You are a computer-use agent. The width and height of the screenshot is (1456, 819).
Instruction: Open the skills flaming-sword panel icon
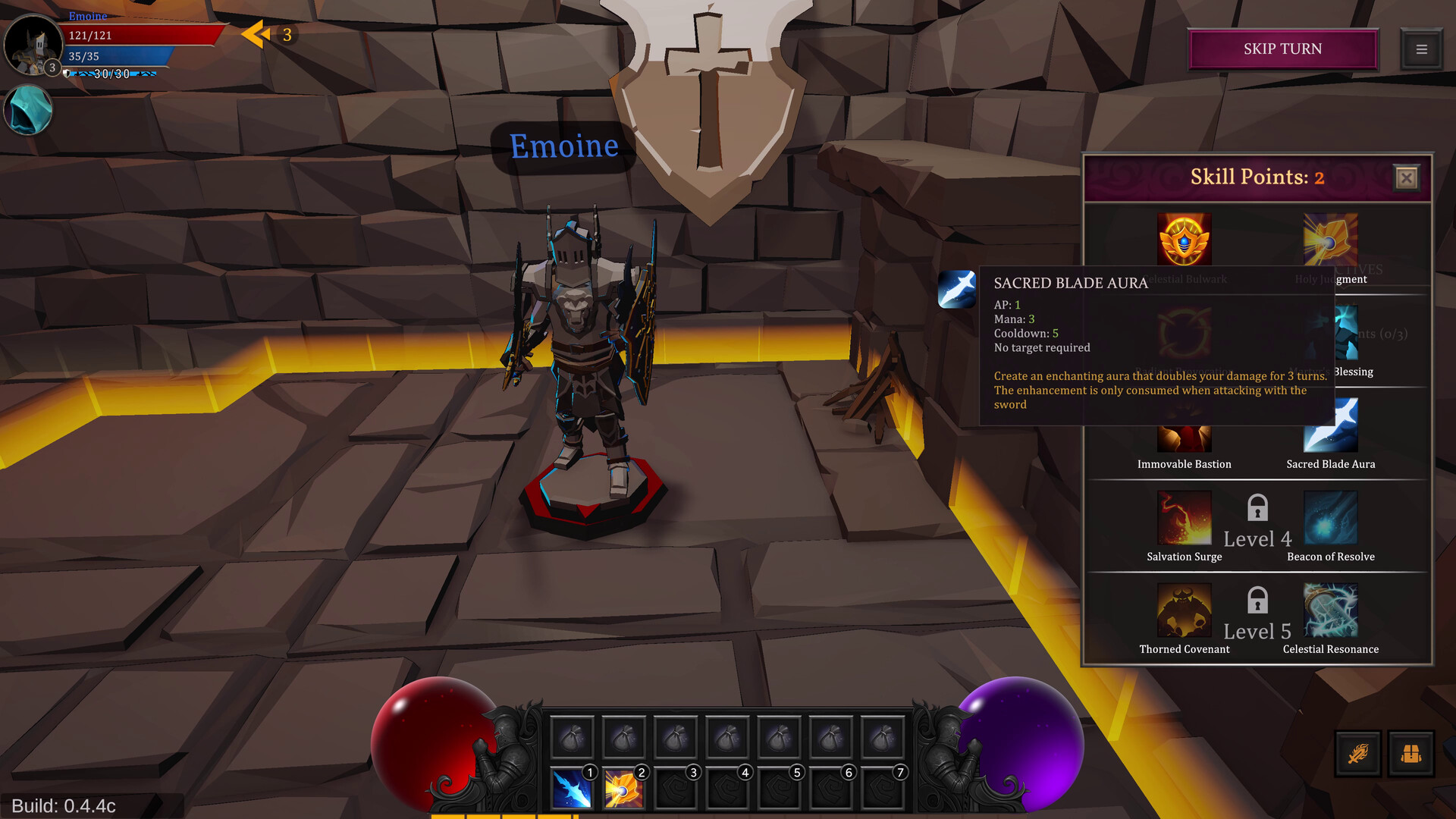coord(1357,754)
